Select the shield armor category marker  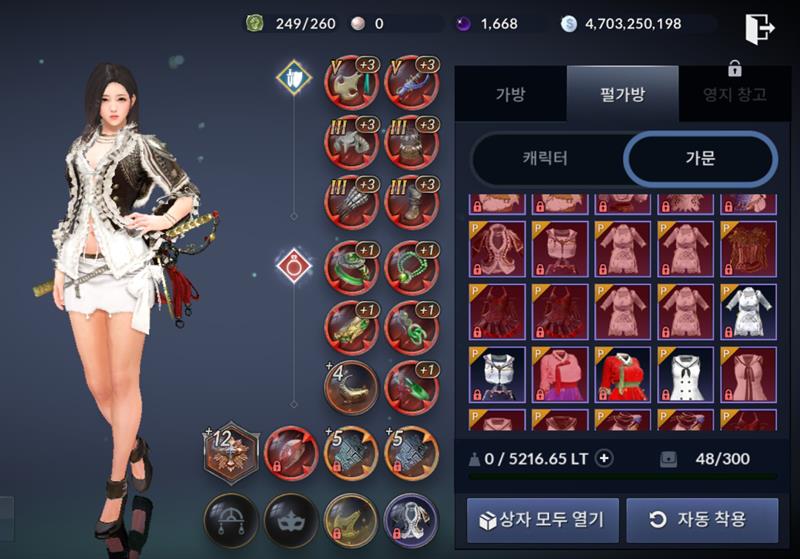point(294,79)
